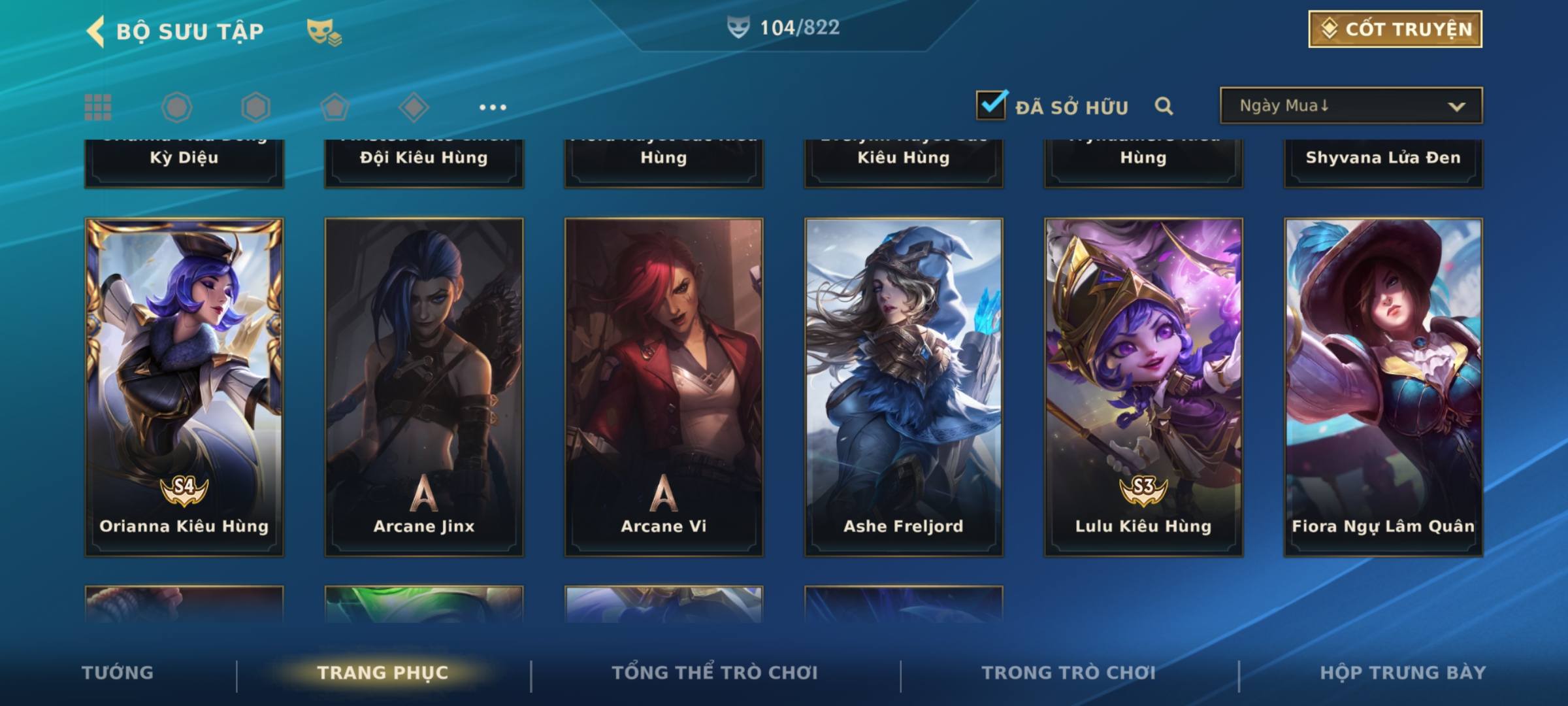Select the Arcane Vi skin card
The width and height of the screenshot is (1568, 706).
point(664,387)
